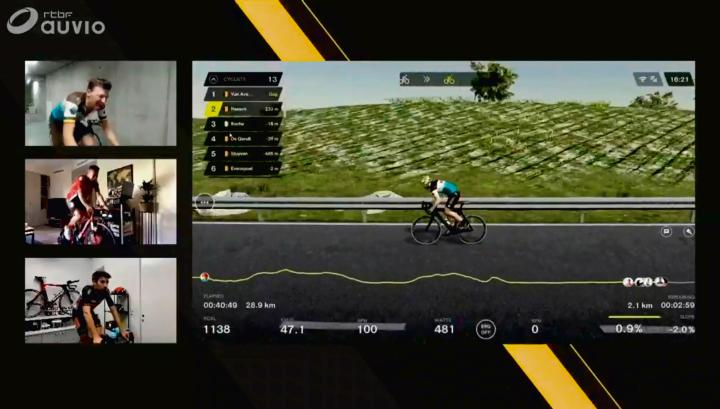Choose the third-place rider in the standings

(243, 124)
